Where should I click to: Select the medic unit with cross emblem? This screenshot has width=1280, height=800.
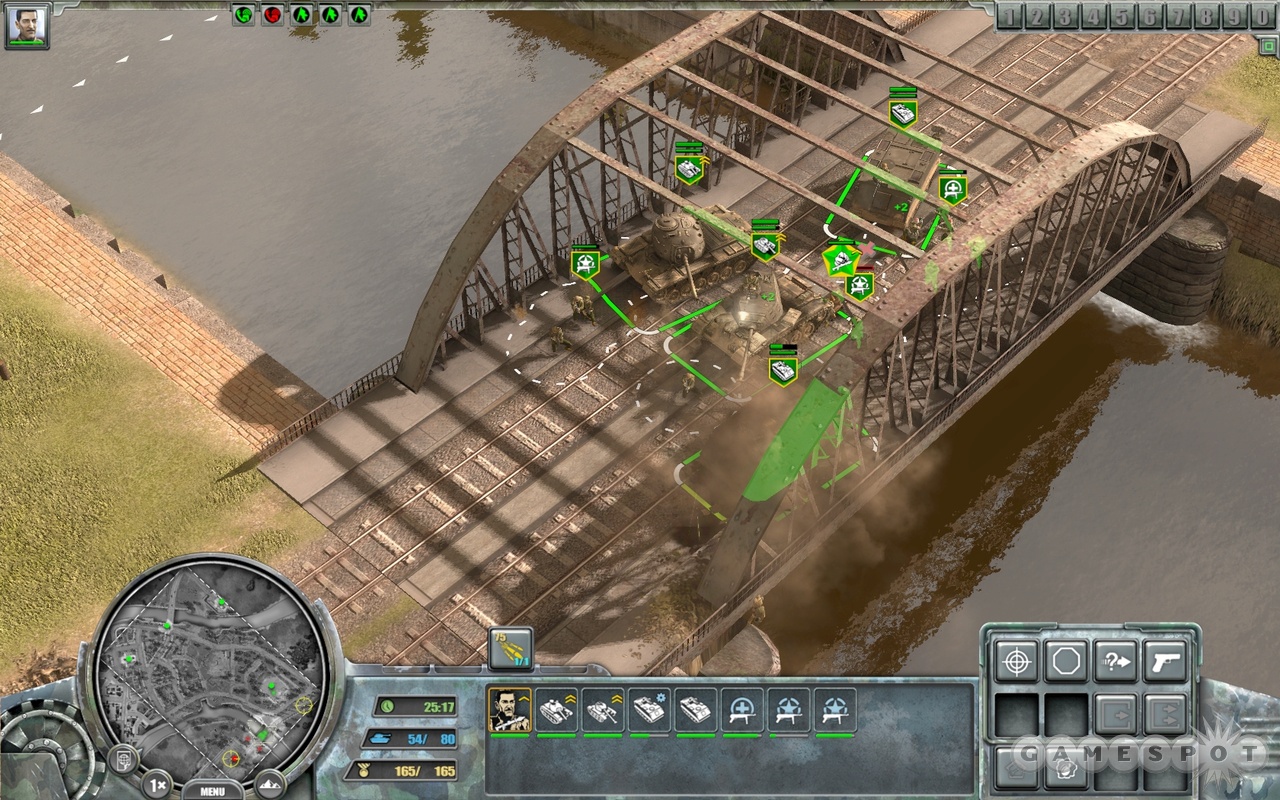click(743, 710)
